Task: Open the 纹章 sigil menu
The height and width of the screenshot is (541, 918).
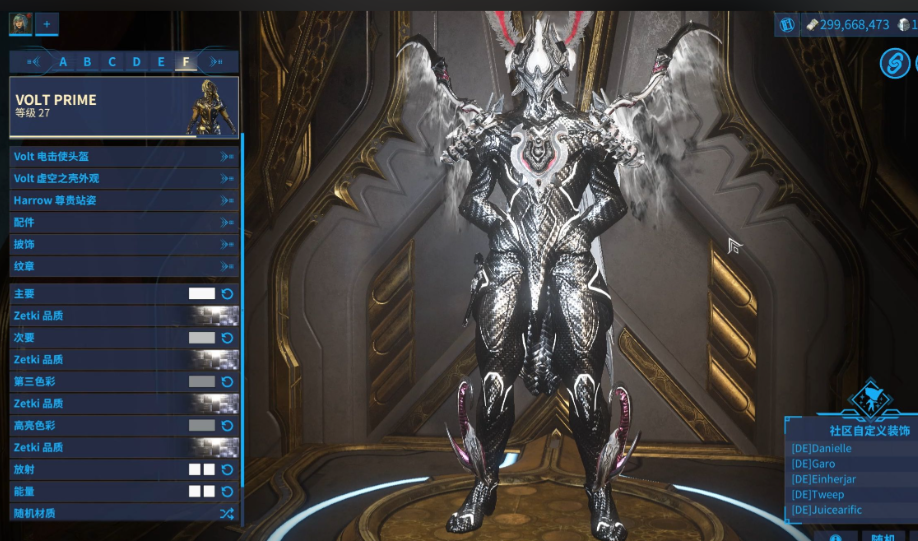Action: pos(124,266)
